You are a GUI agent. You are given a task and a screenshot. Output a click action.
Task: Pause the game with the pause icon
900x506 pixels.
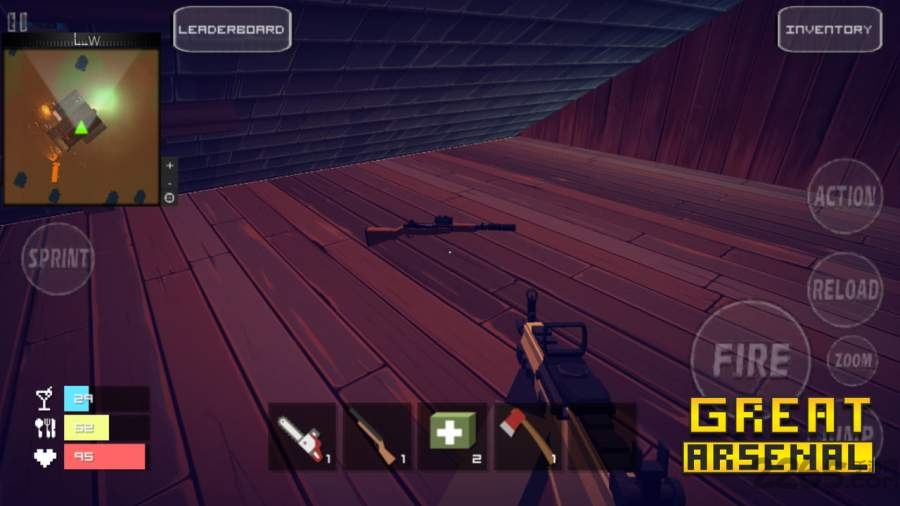tap(17, 22)
